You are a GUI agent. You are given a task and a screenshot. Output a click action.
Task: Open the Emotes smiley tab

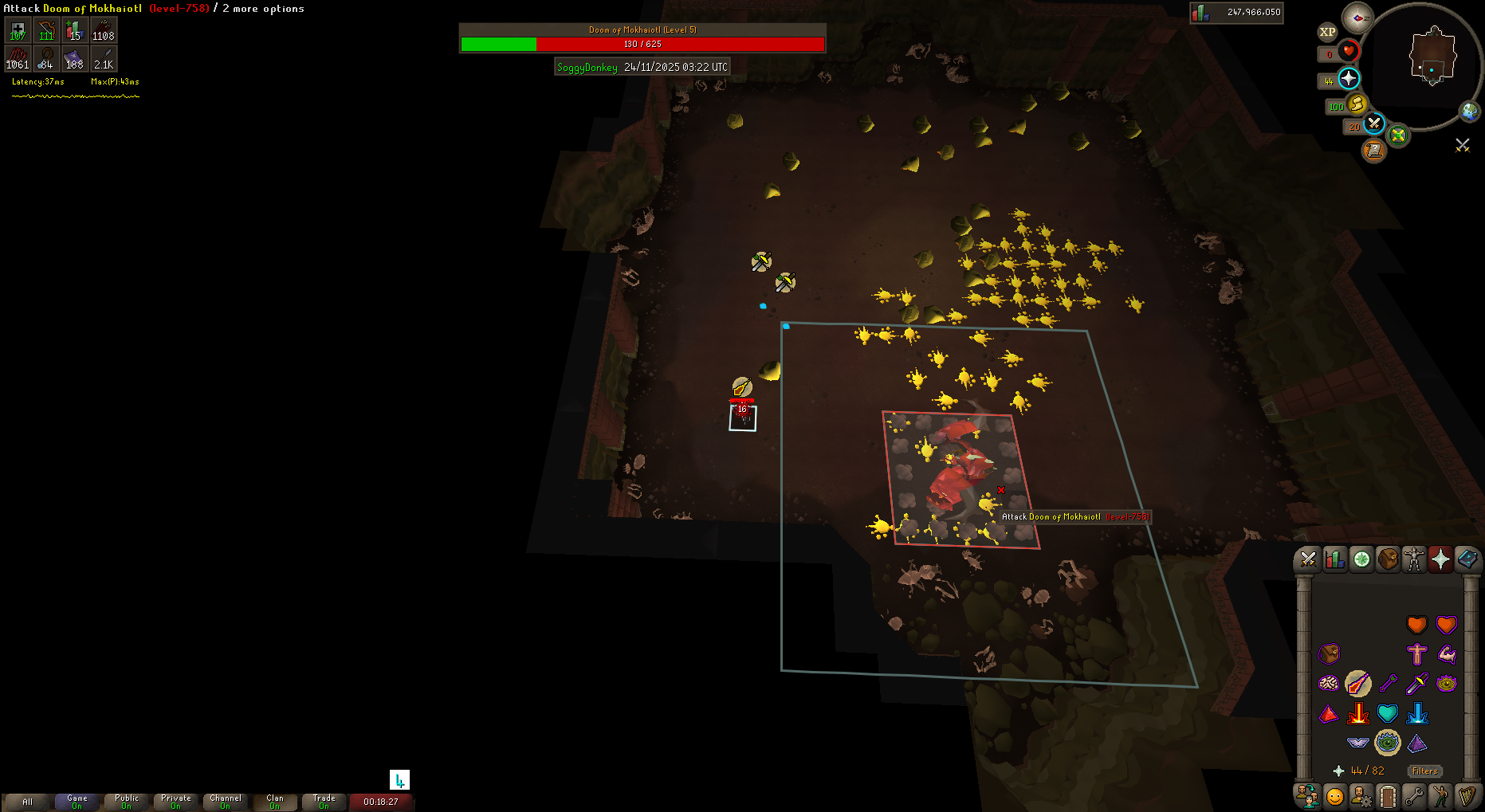(x=1334, y=796)
